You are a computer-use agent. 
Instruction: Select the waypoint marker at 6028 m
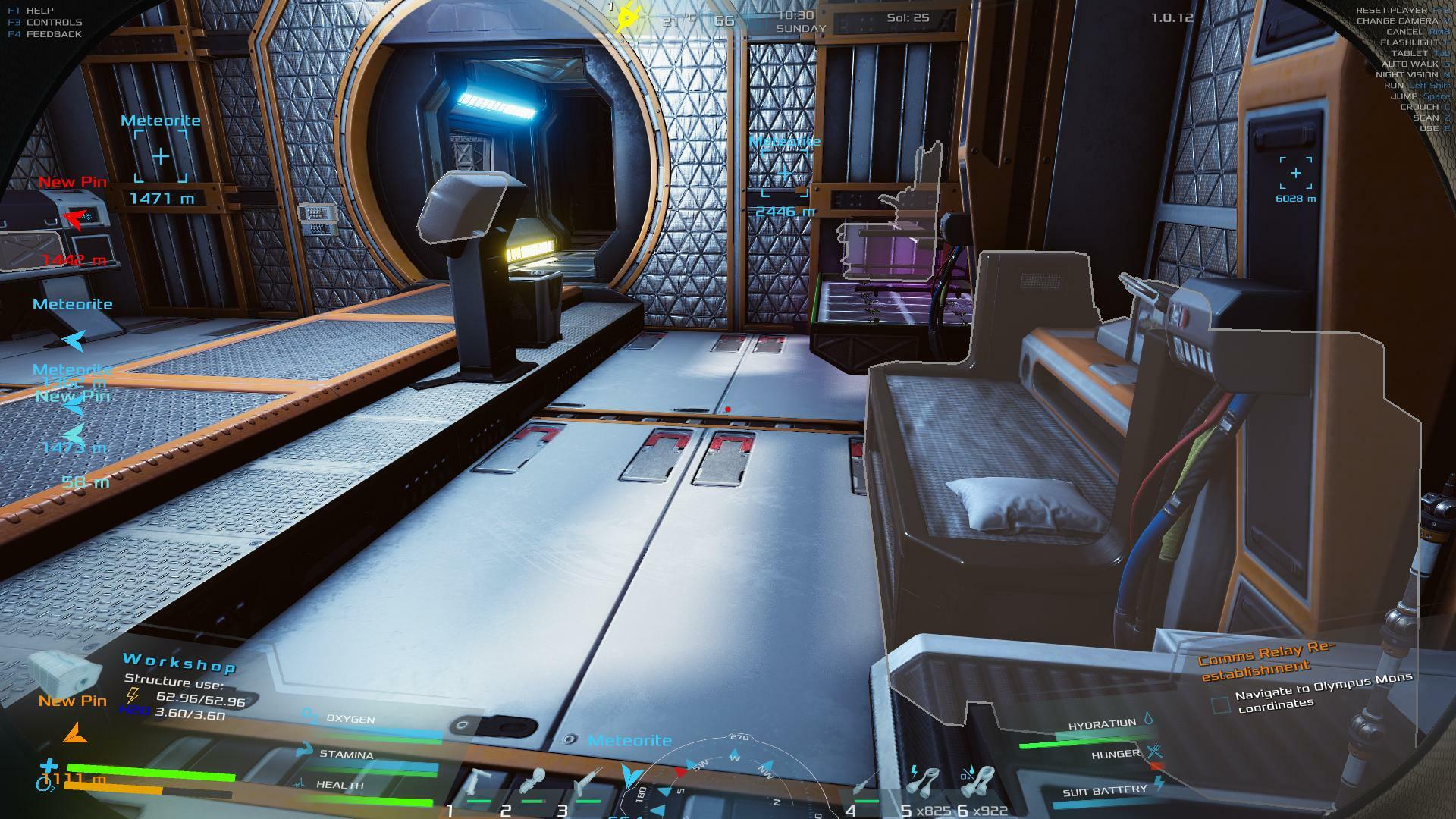point(1295,173)
